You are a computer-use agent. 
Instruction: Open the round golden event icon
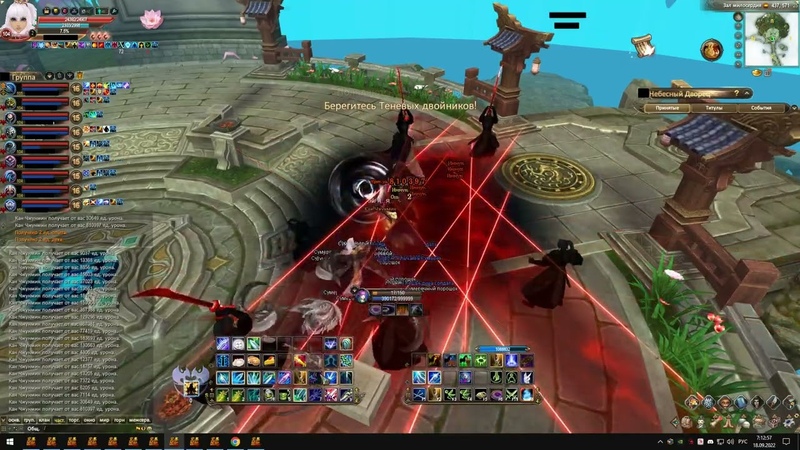(712, 48)
